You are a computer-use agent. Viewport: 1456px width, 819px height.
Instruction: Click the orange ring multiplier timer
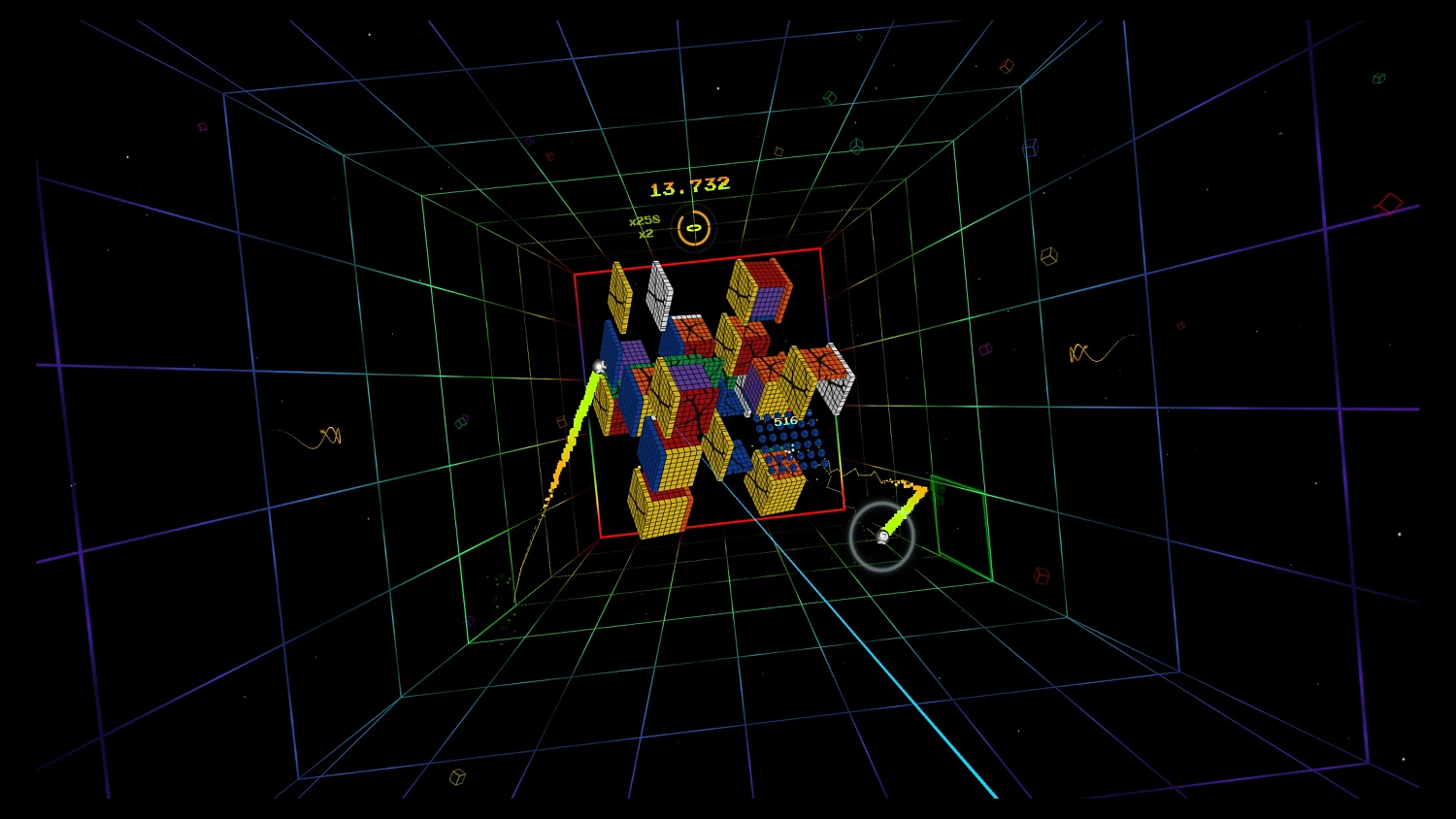(693, 229)
